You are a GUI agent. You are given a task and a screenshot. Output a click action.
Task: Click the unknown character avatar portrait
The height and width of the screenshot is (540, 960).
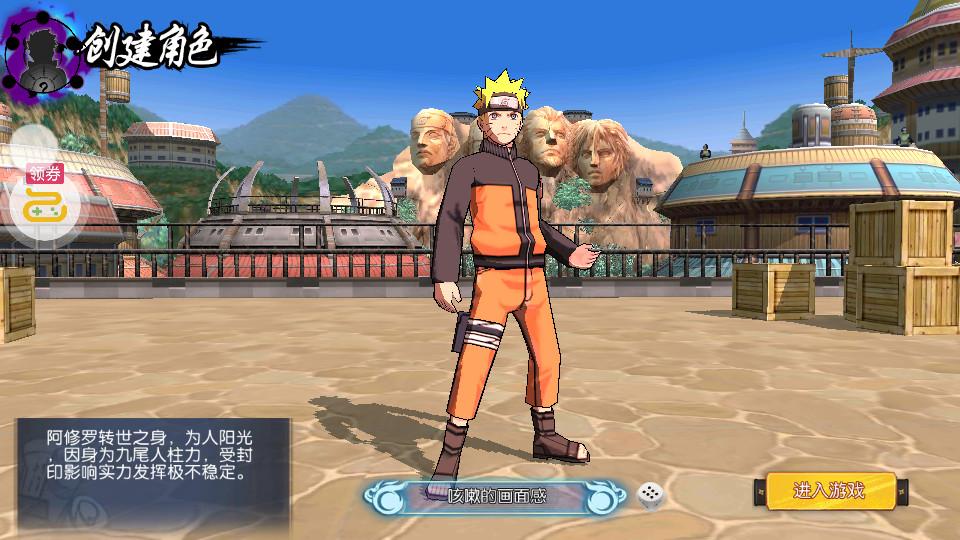(42, 53)
